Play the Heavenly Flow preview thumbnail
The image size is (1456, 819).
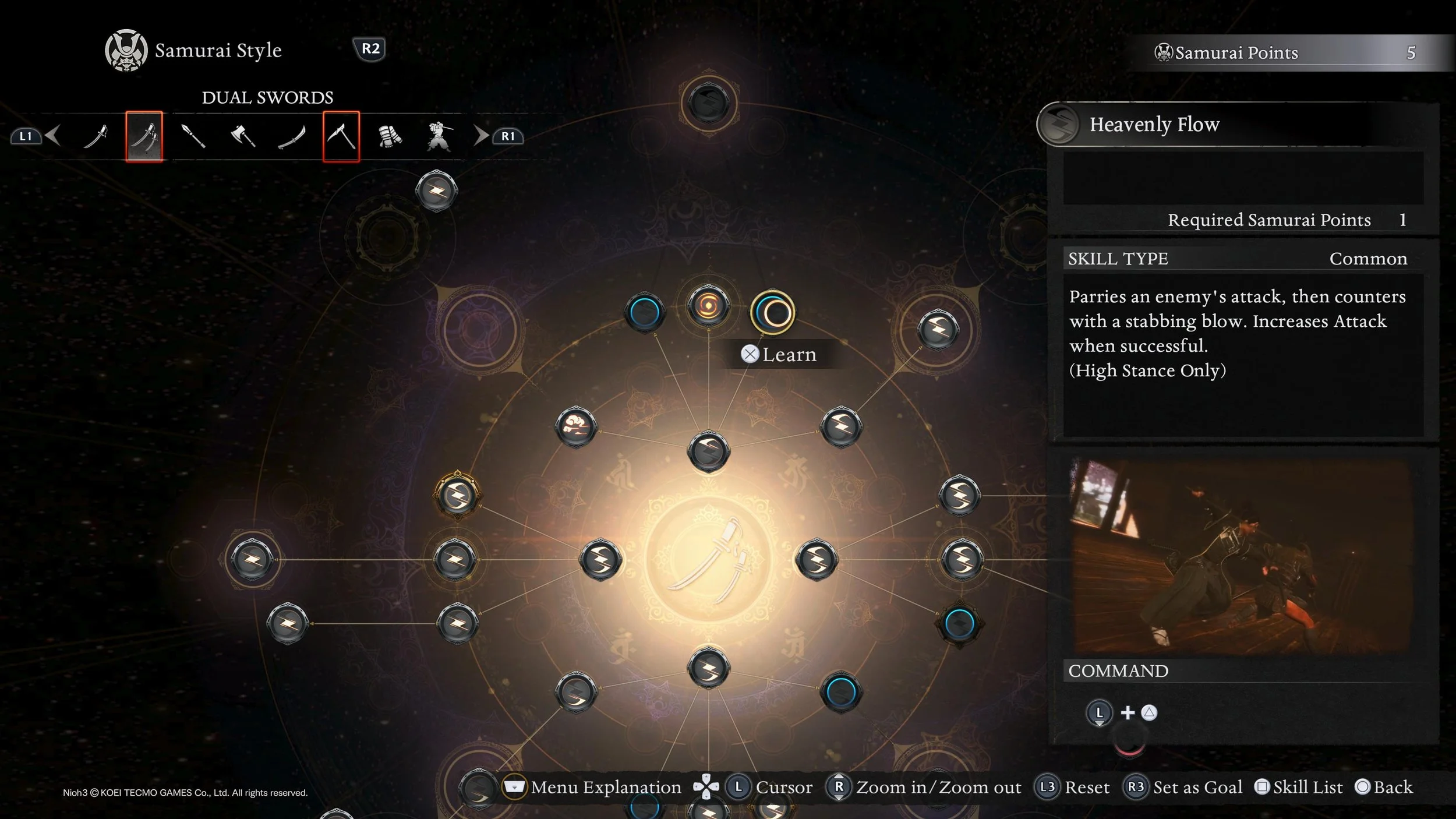(x=1241, y=556)
